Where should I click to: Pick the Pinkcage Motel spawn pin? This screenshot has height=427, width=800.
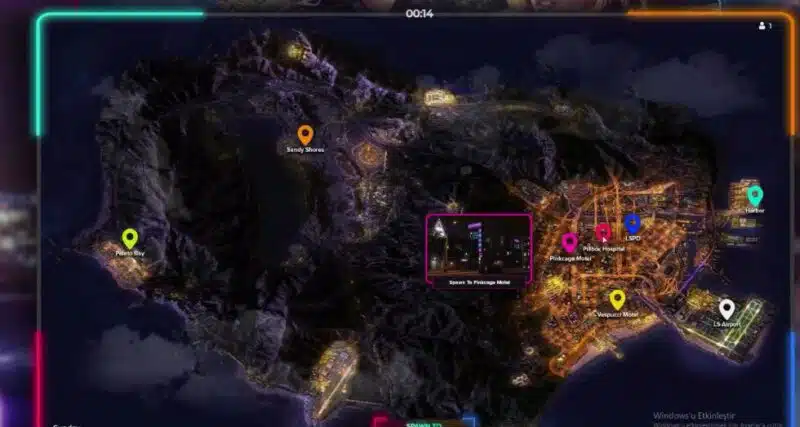pos(569,243)
